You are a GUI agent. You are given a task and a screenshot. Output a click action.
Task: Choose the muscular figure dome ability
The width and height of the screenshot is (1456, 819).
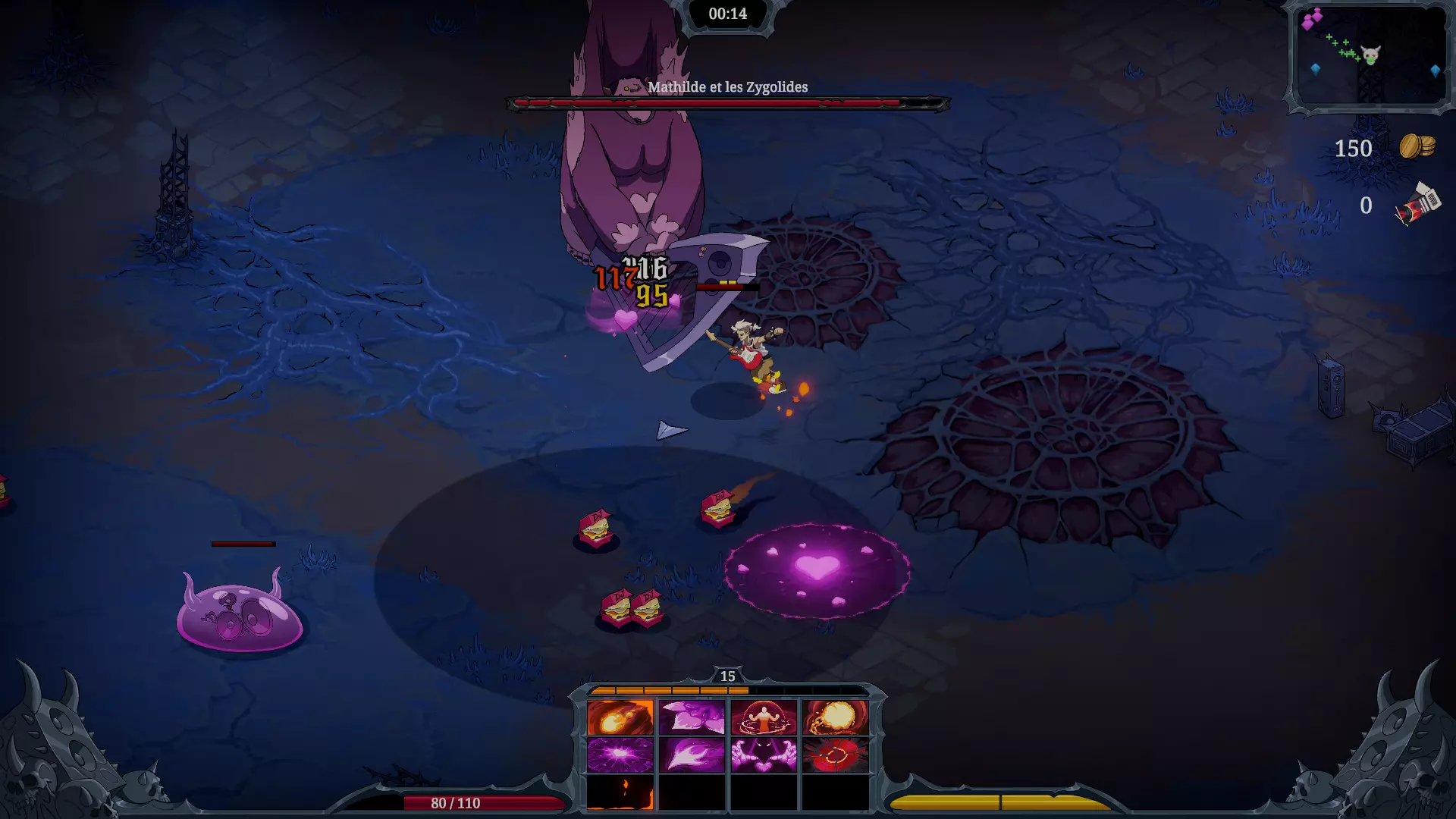tap(764, 717)
